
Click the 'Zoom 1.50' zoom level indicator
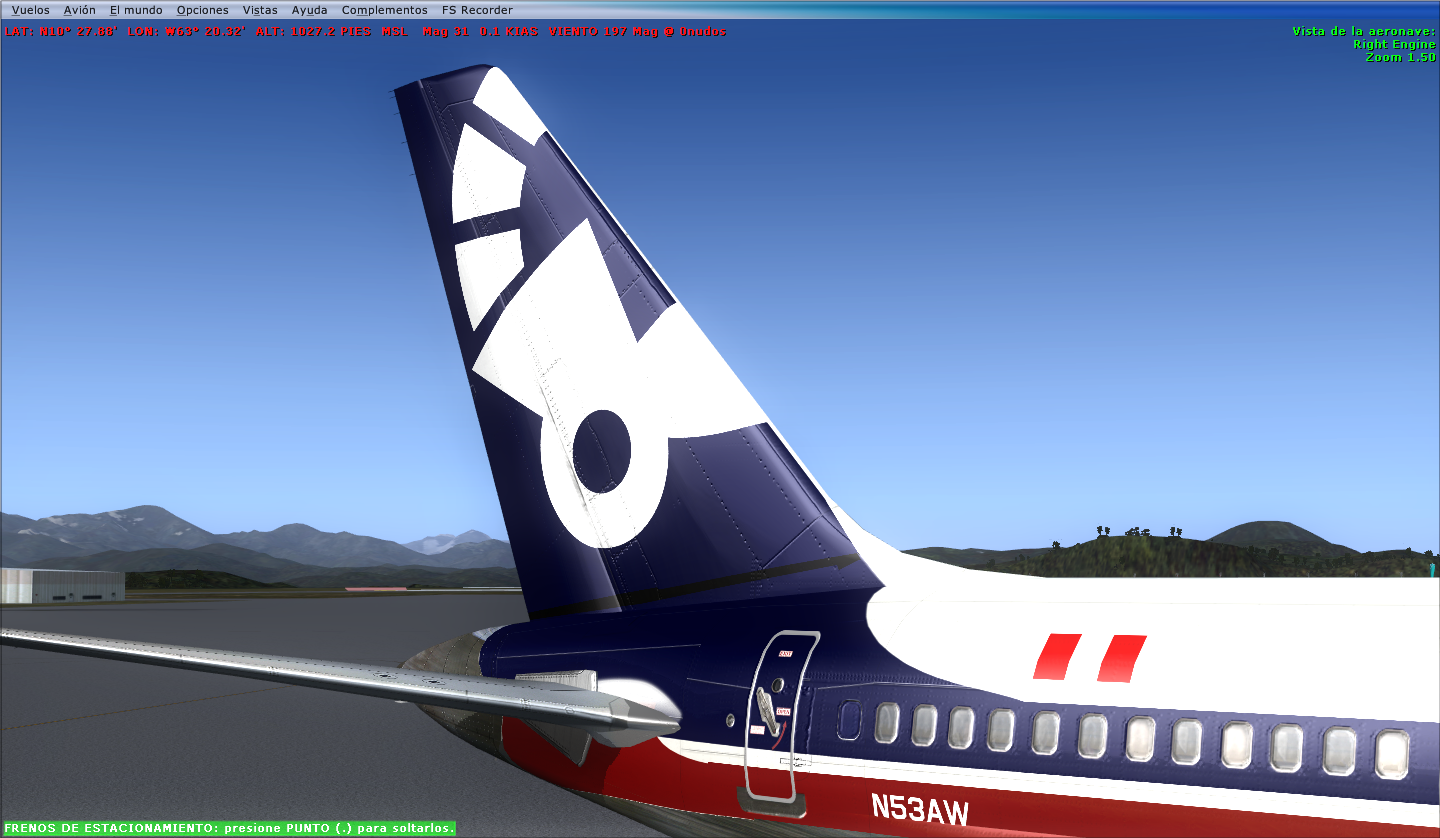(1401, 57)
